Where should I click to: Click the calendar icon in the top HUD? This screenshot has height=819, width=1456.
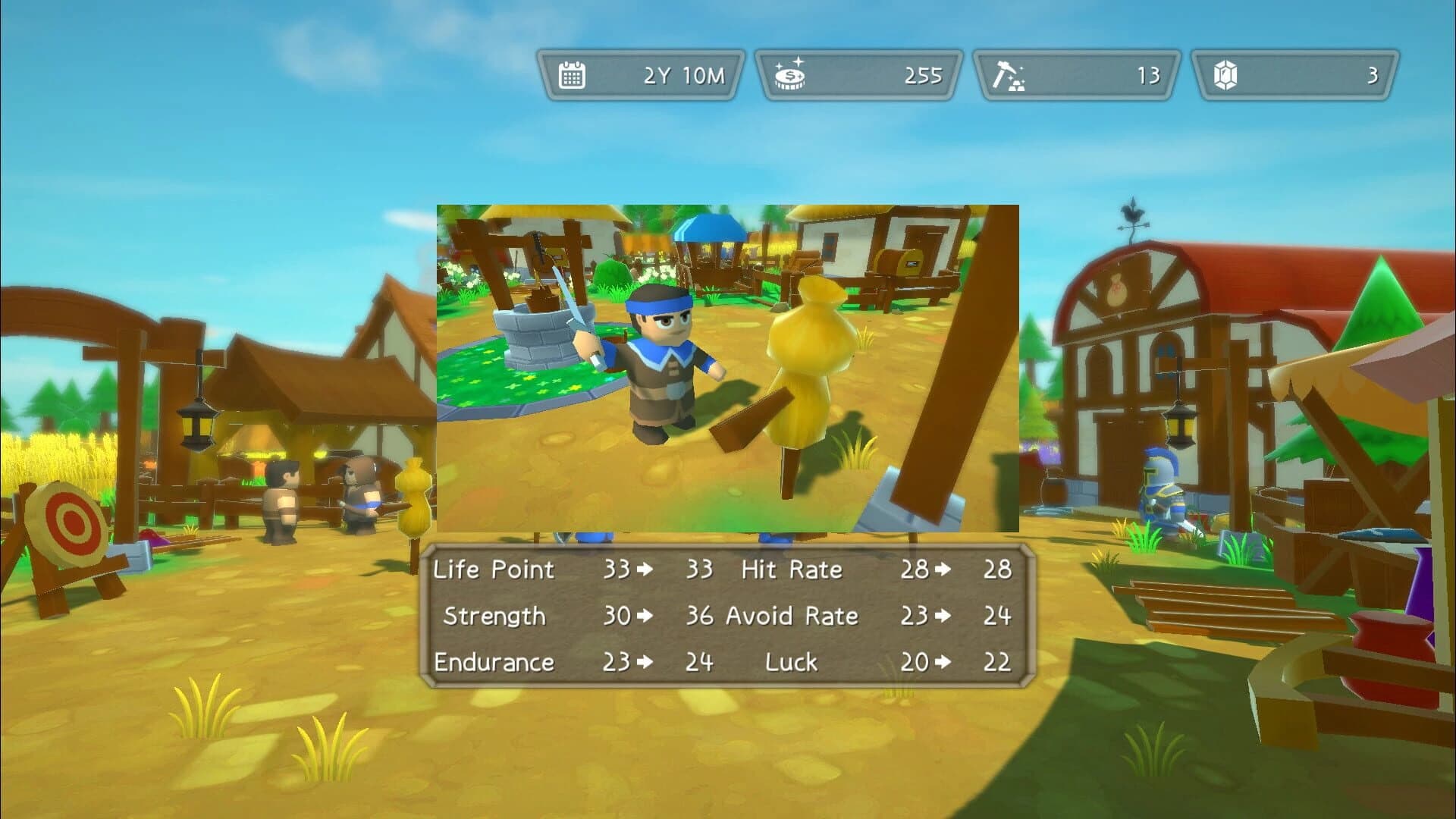(571, 75)
